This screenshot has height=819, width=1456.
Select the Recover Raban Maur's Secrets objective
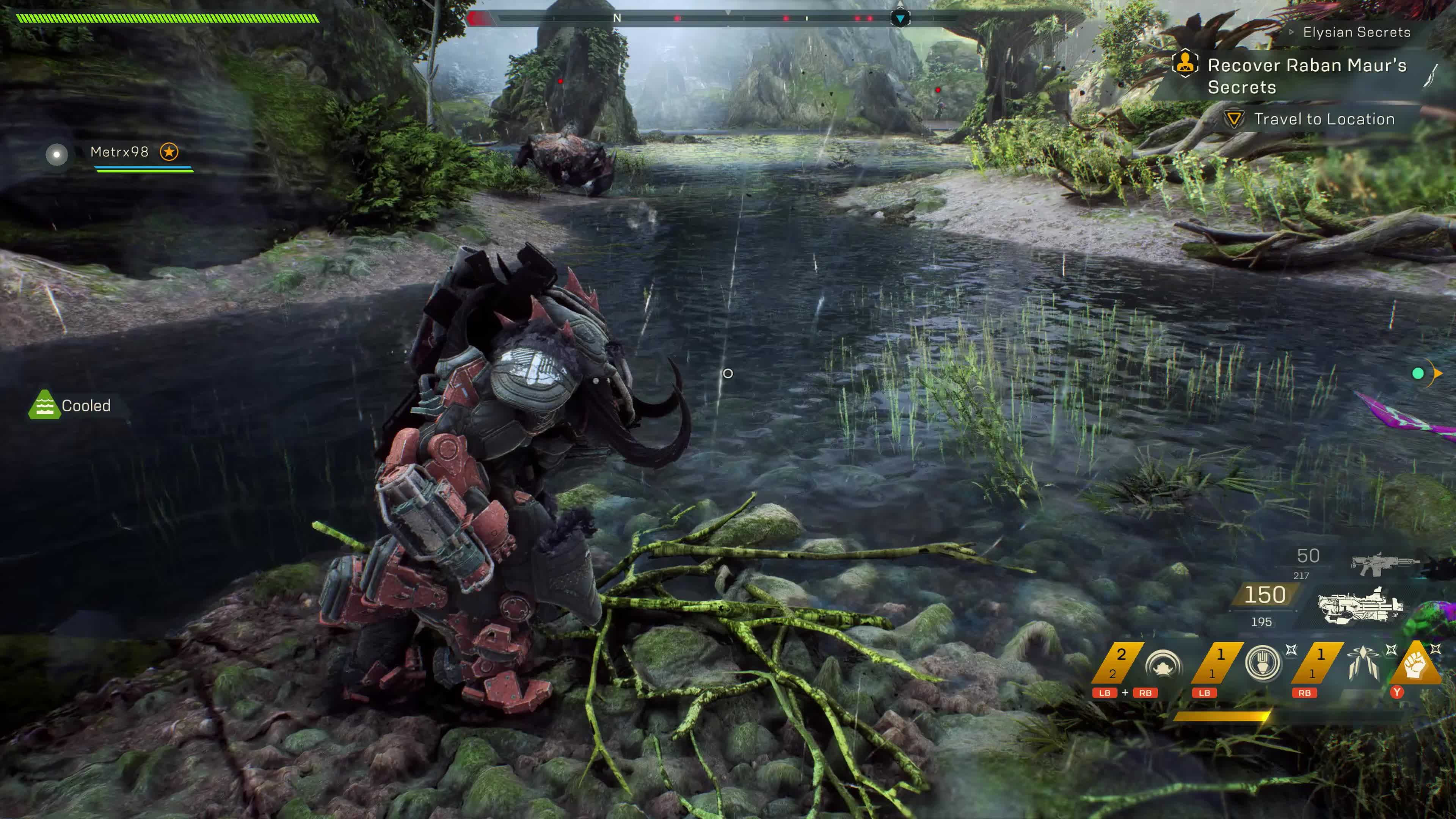pos(1305,76)
